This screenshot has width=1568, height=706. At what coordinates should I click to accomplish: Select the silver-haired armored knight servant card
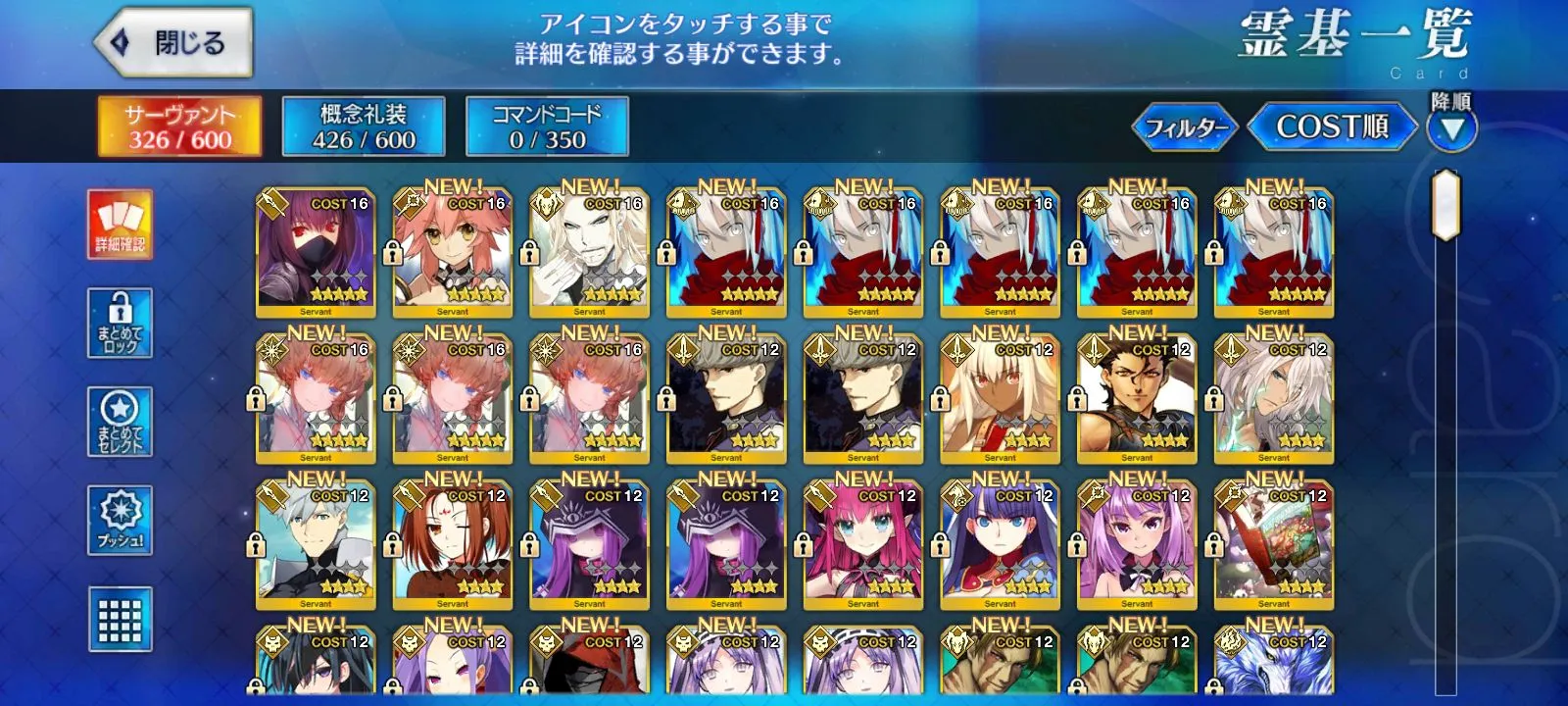point(316,545)
